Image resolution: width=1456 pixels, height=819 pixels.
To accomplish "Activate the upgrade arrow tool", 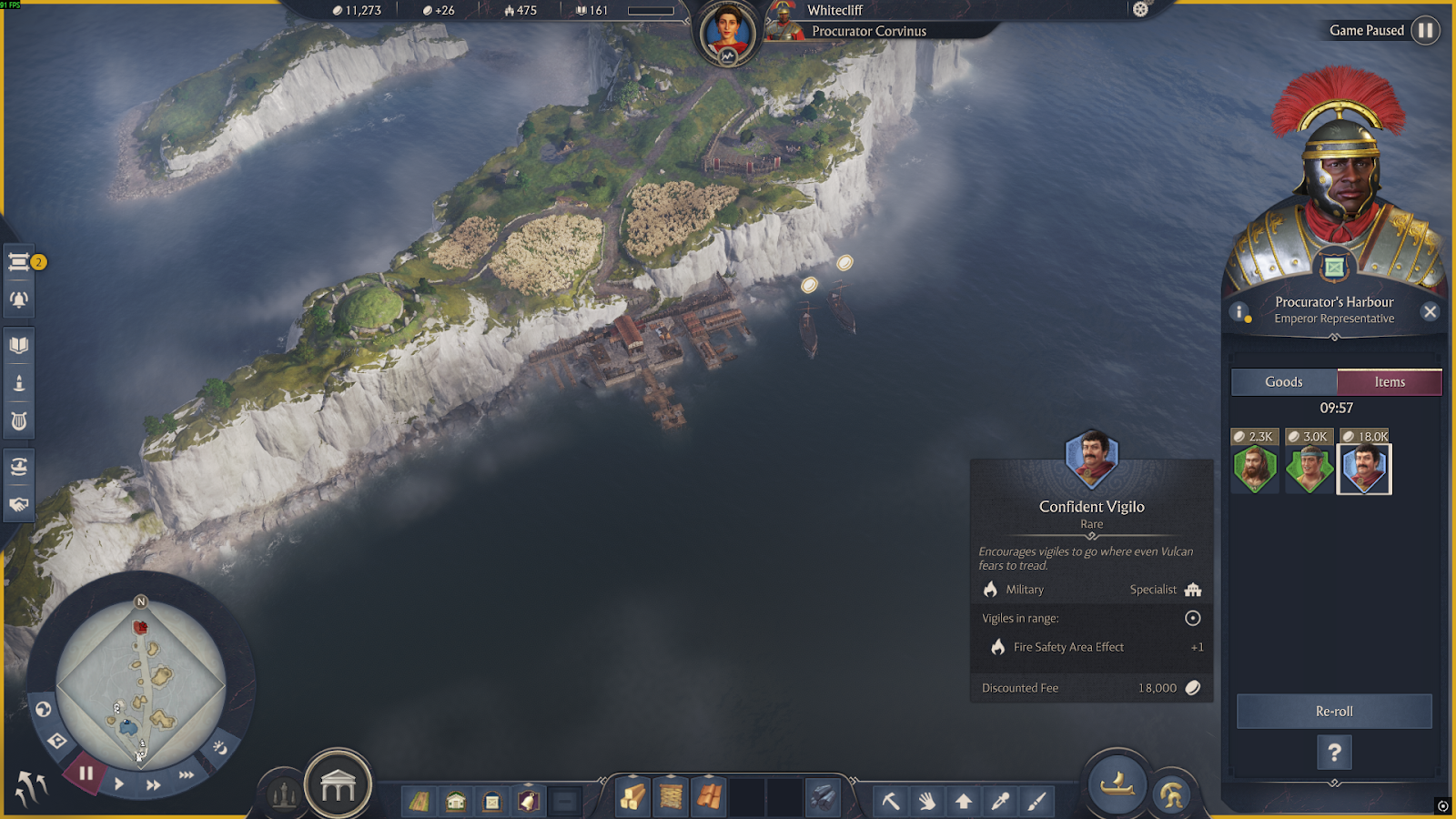I will pos(963,801).
